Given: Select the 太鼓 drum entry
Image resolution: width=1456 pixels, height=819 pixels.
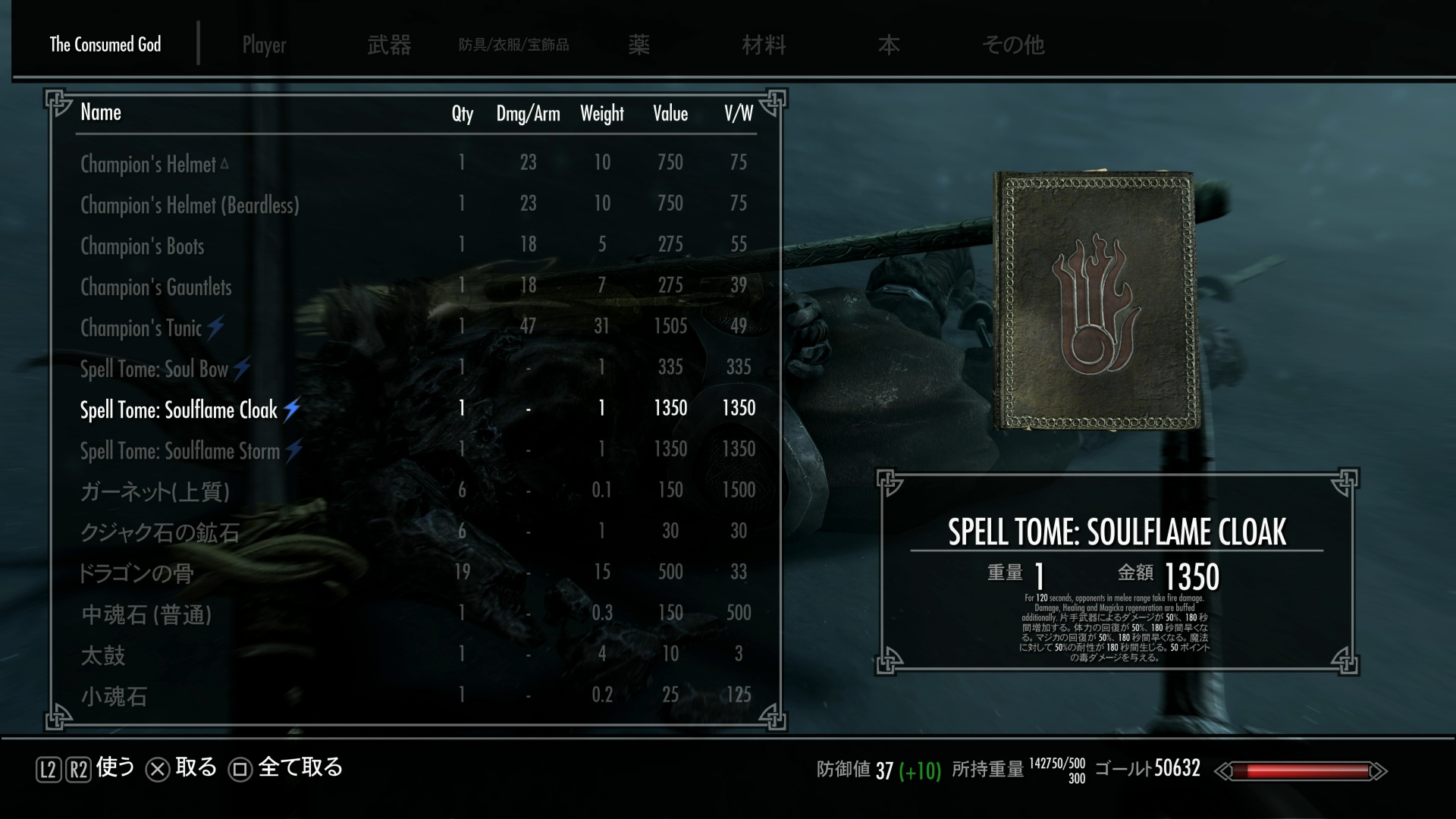Looking at the screenshot, I should coord(103,655).
